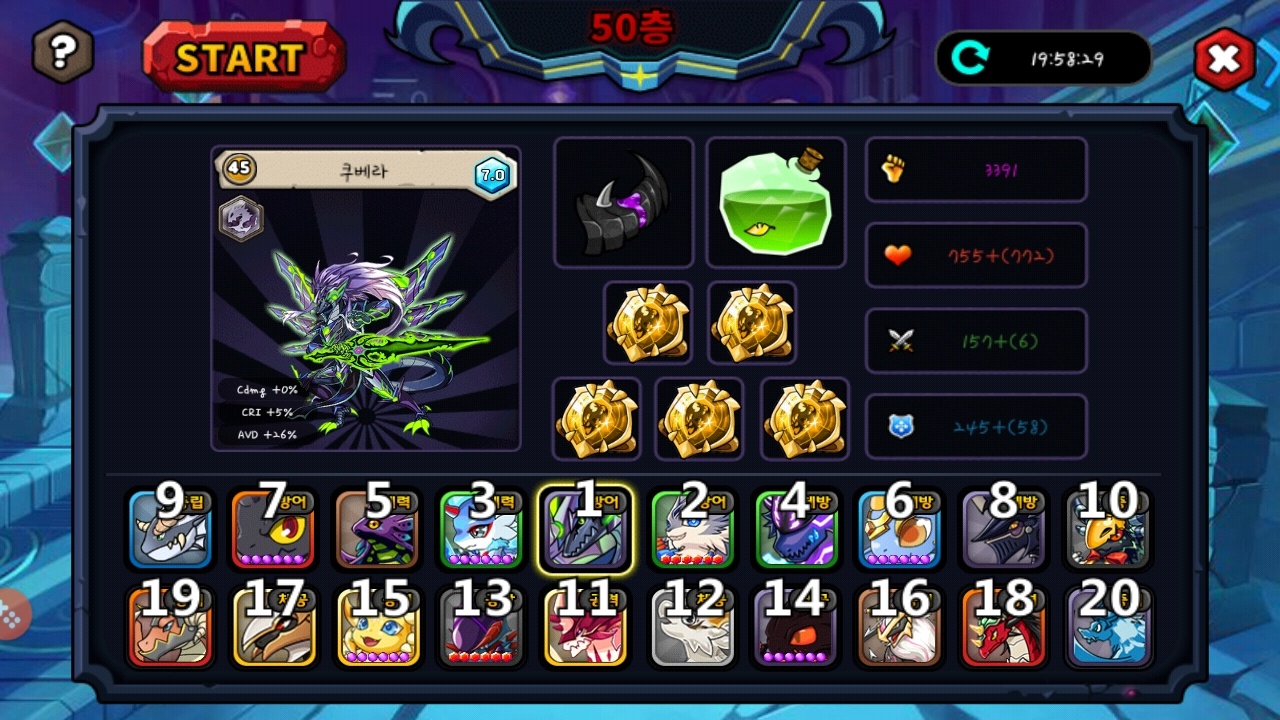1280x720 pixels.
Task: Select the black horned claw equipment slot
Action: pyautogui.click(x=623, y=203)
